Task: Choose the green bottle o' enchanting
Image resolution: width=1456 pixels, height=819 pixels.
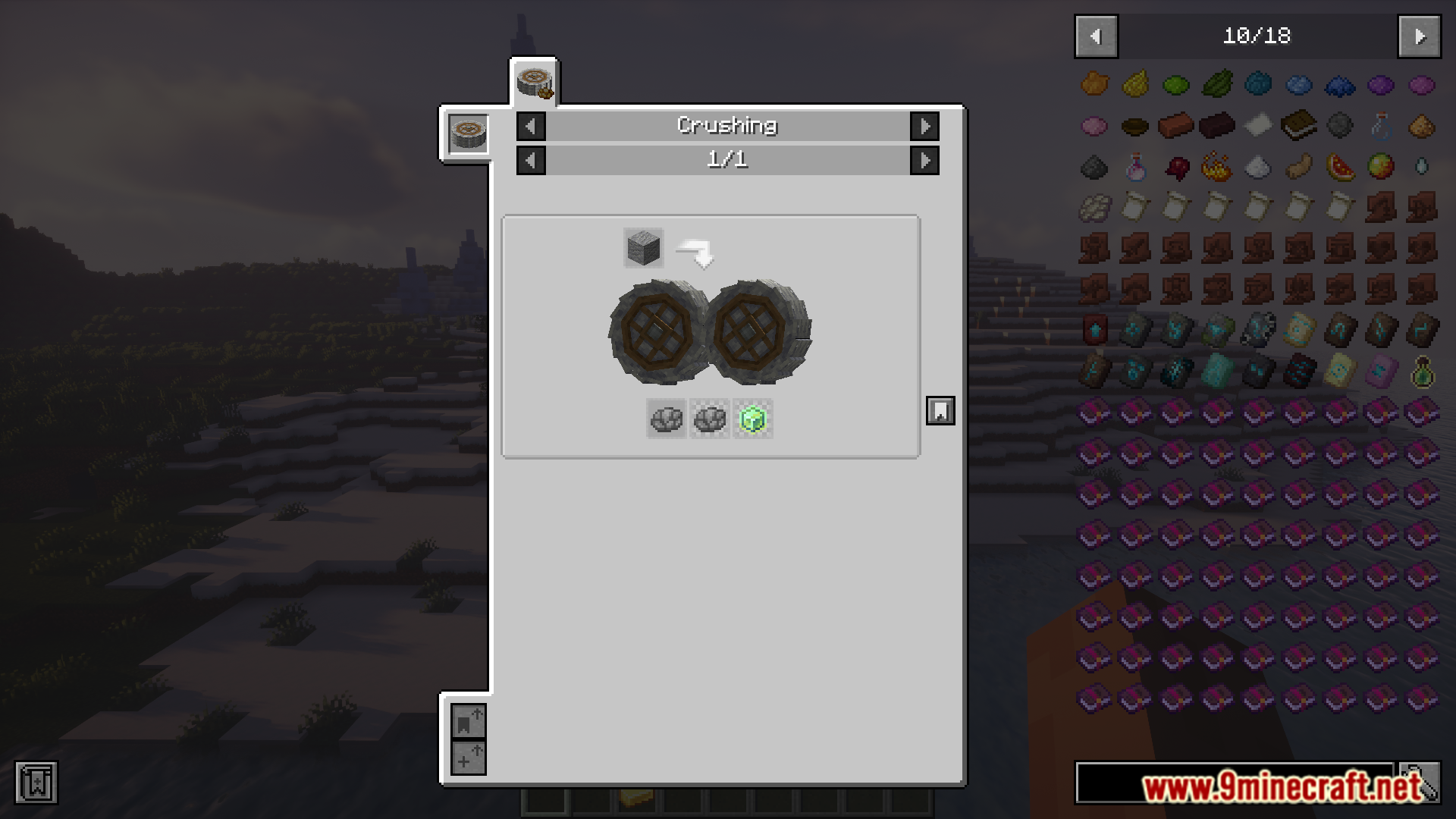Action: click(1422, 372)
